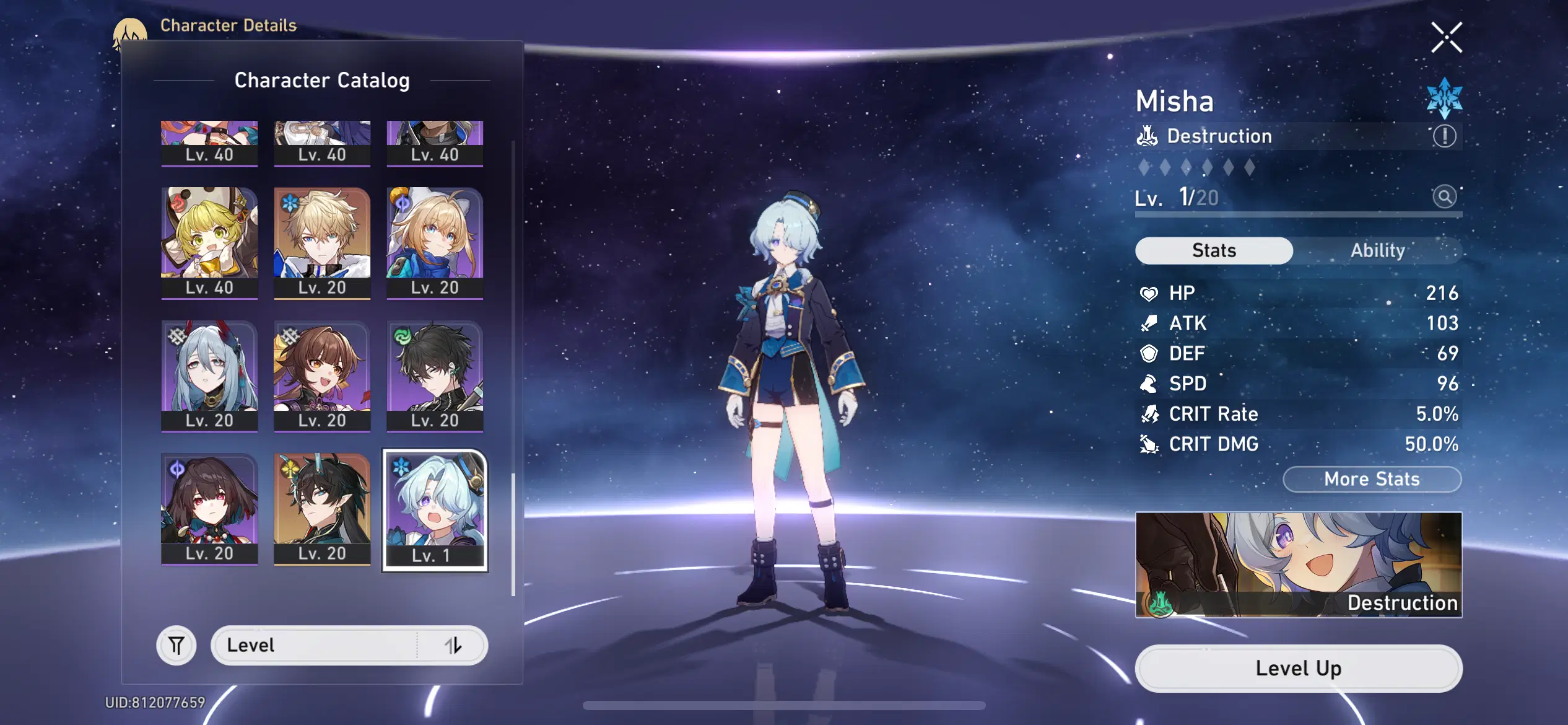Select the Stats tab
Viewport: 1568px width, 725px height.
pos(1213,250)
